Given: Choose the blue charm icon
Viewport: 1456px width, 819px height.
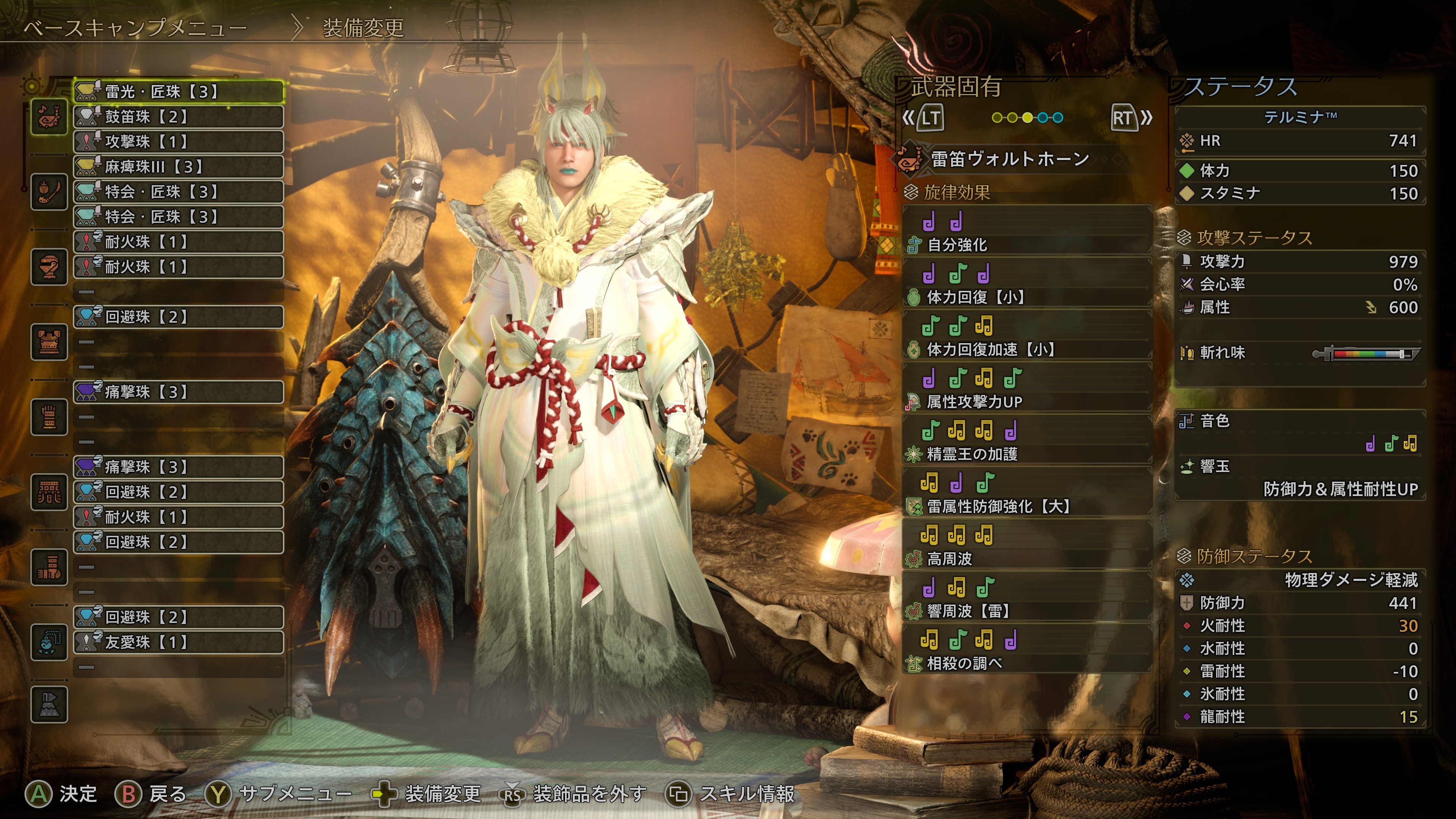Looking at the screenshot, I should click(x=49, y=642).
